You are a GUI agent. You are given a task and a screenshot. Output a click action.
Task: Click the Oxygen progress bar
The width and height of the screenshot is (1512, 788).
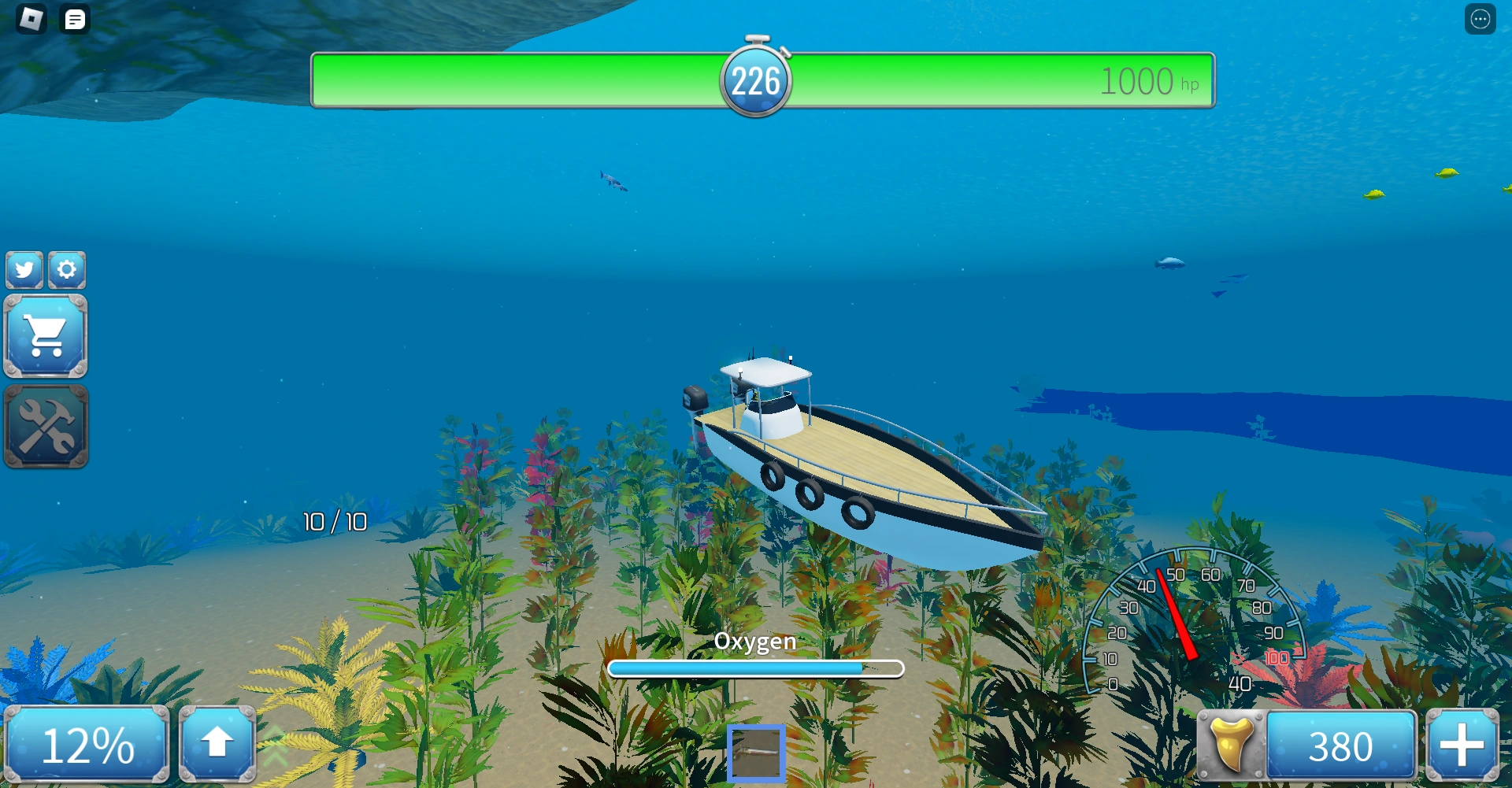click(x=755, y=667)
